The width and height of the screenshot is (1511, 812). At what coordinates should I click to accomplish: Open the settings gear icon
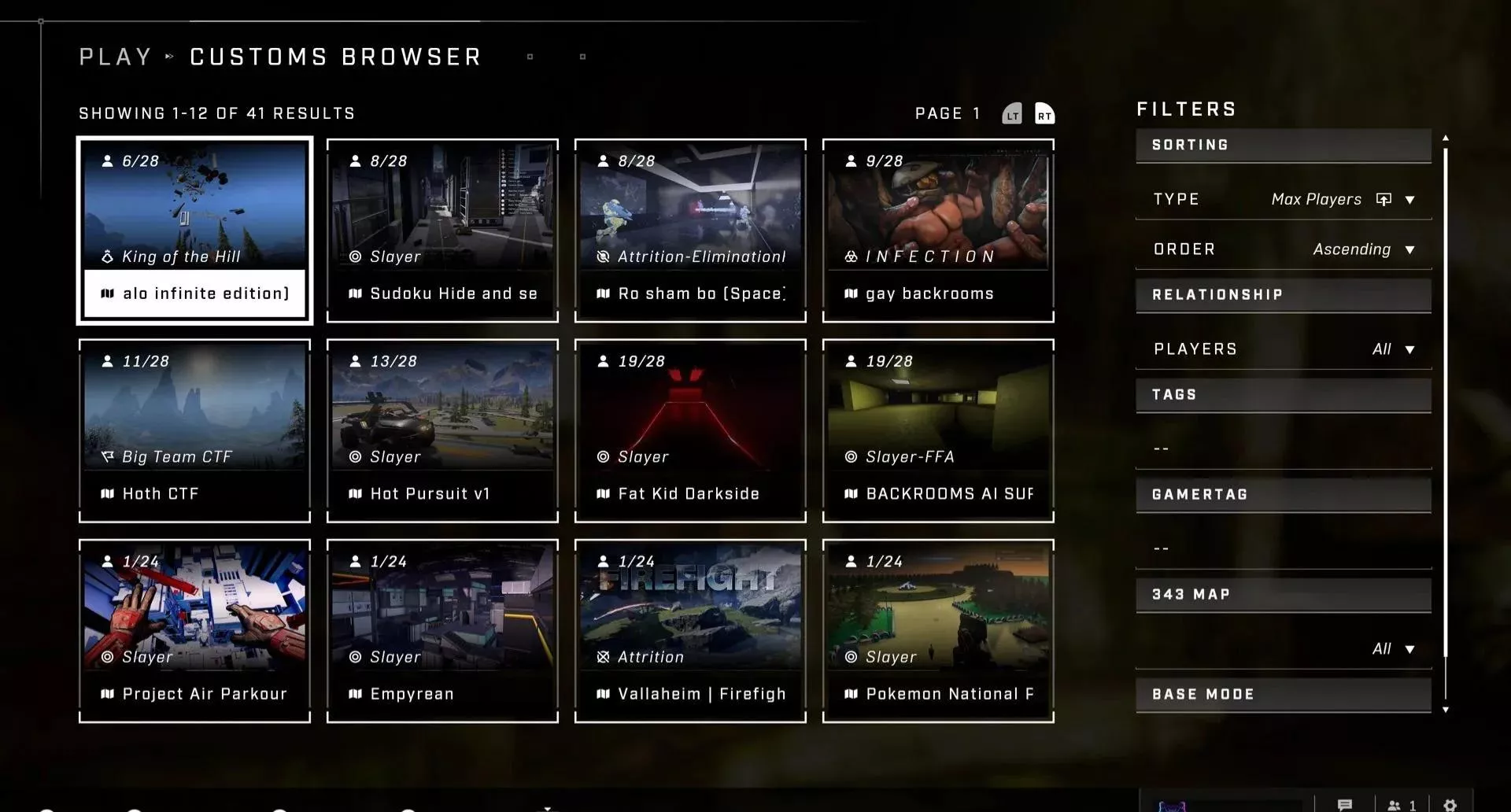click(1450, 805)
